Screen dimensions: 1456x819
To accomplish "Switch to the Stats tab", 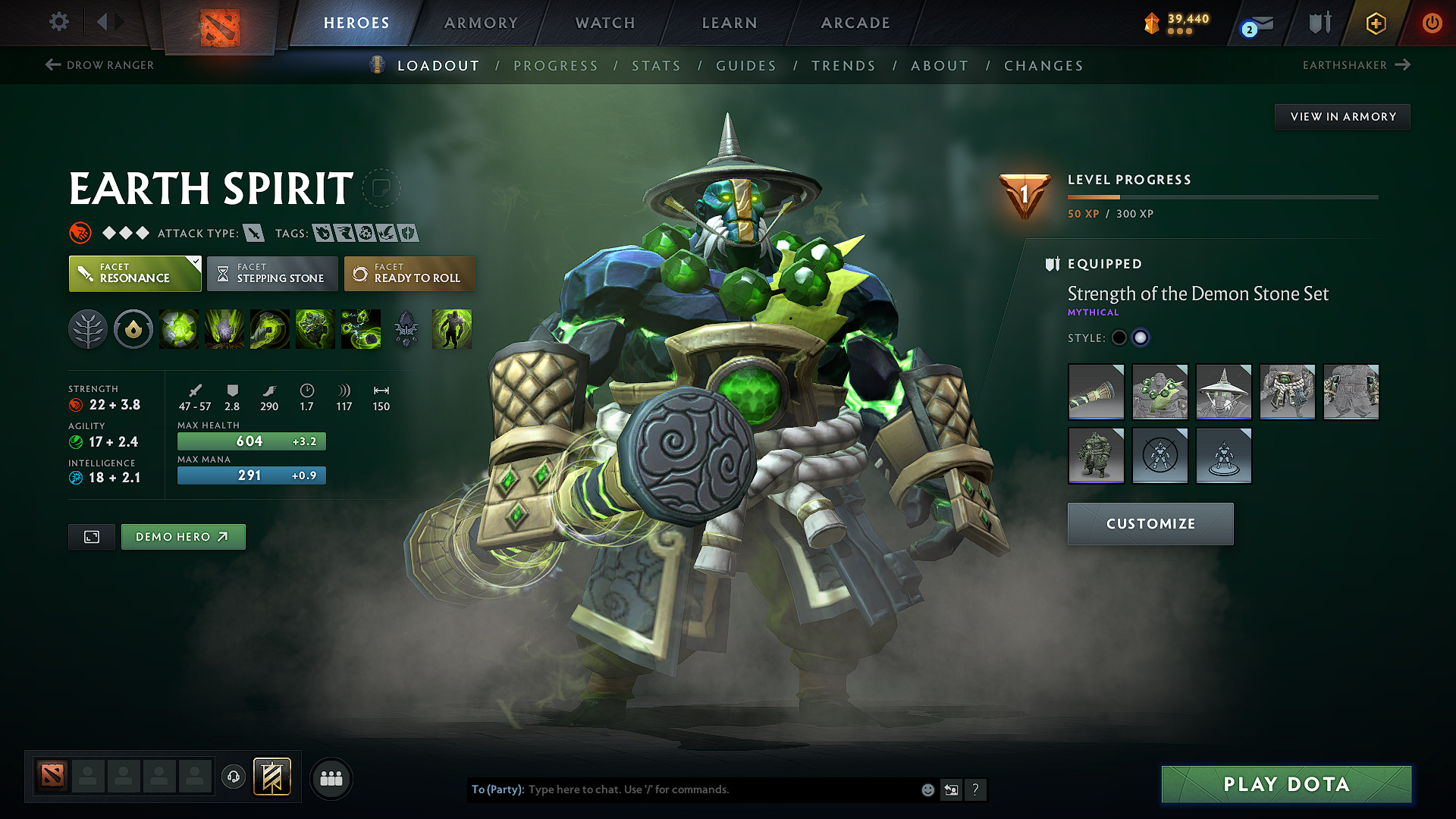I will pos(656,66).
